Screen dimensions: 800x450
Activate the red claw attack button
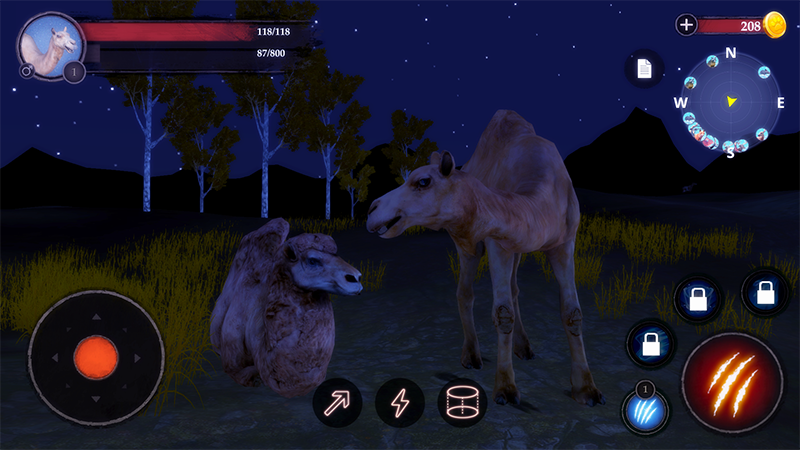click(x=731, y=382)
